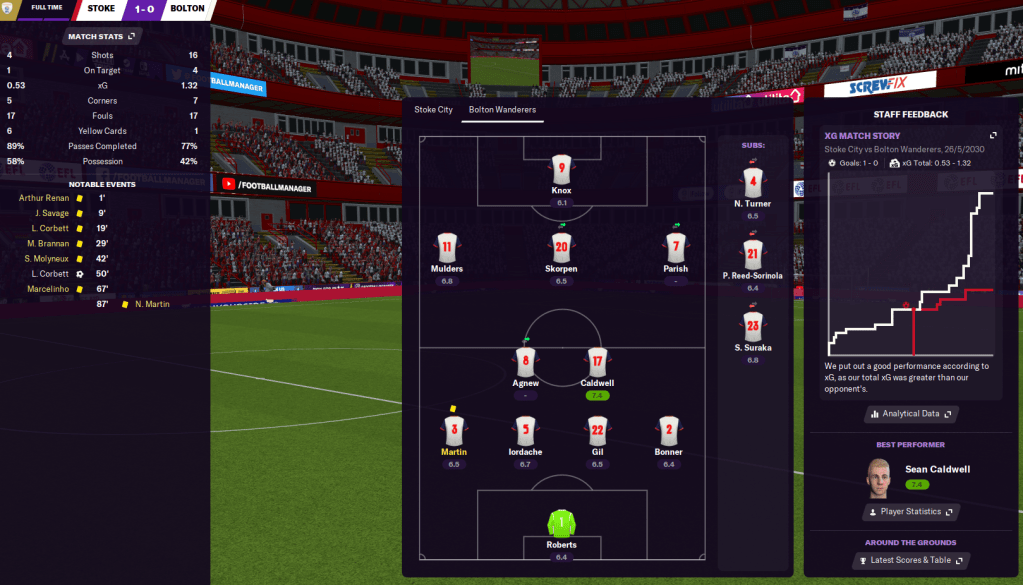Select Caldwell's number 17 shirt
This screenshot has width=1023, height=585.
point(596,362)
